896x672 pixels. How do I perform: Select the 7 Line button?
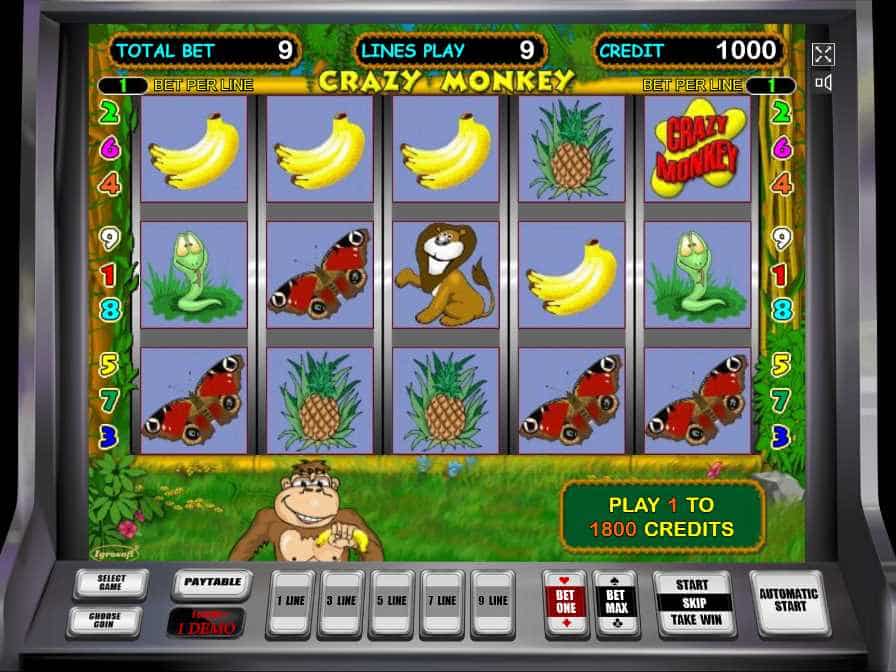coord(442,602)
